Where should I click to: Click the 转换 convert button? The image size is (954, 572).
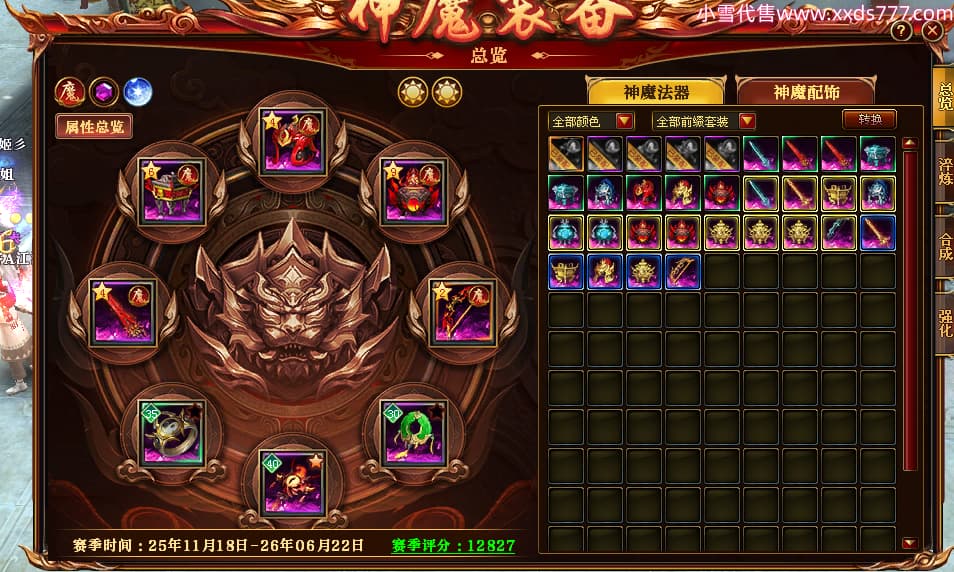point(869,119)
